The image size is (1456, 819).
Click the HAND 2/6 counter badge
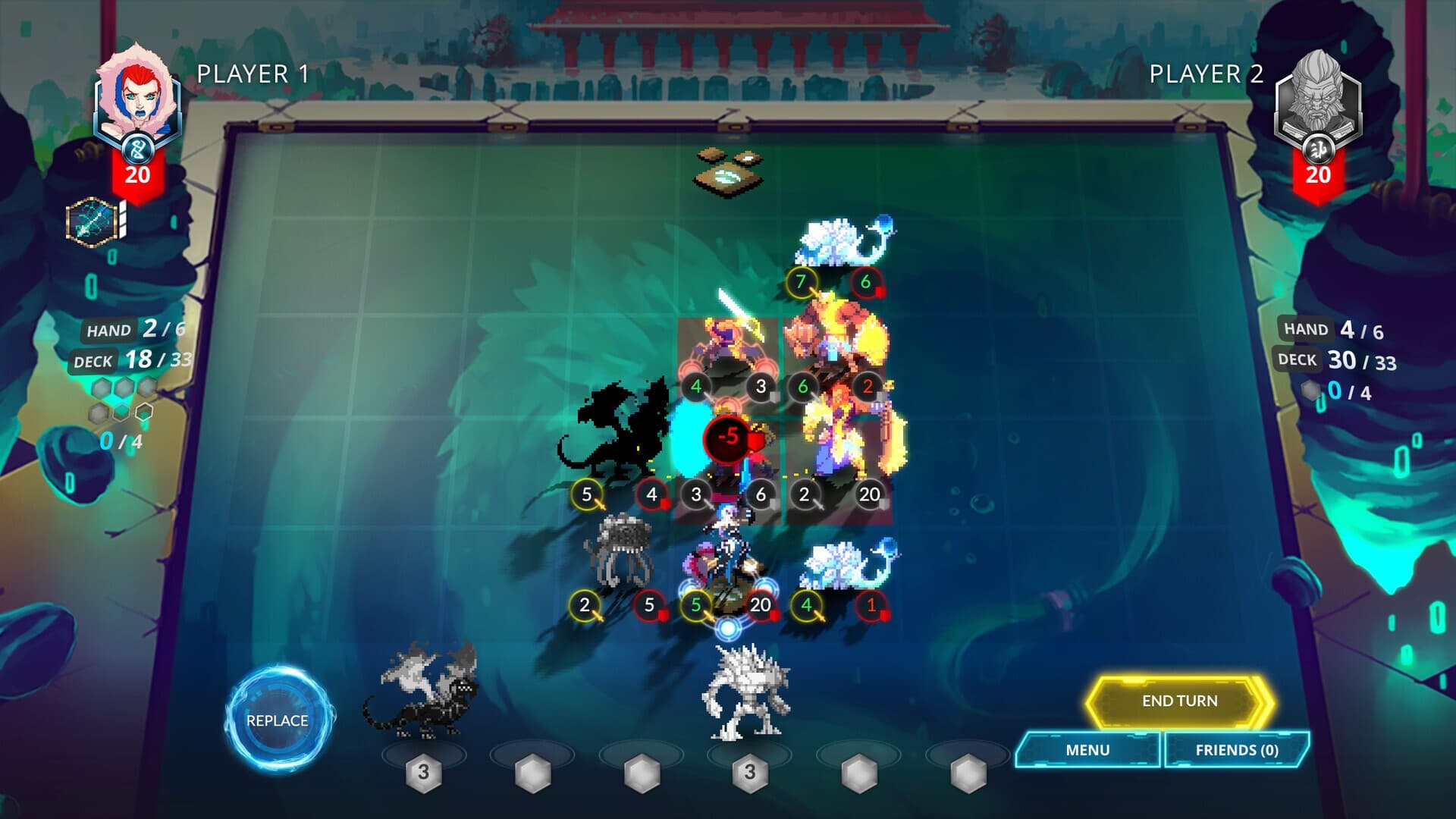click(120, 330)
